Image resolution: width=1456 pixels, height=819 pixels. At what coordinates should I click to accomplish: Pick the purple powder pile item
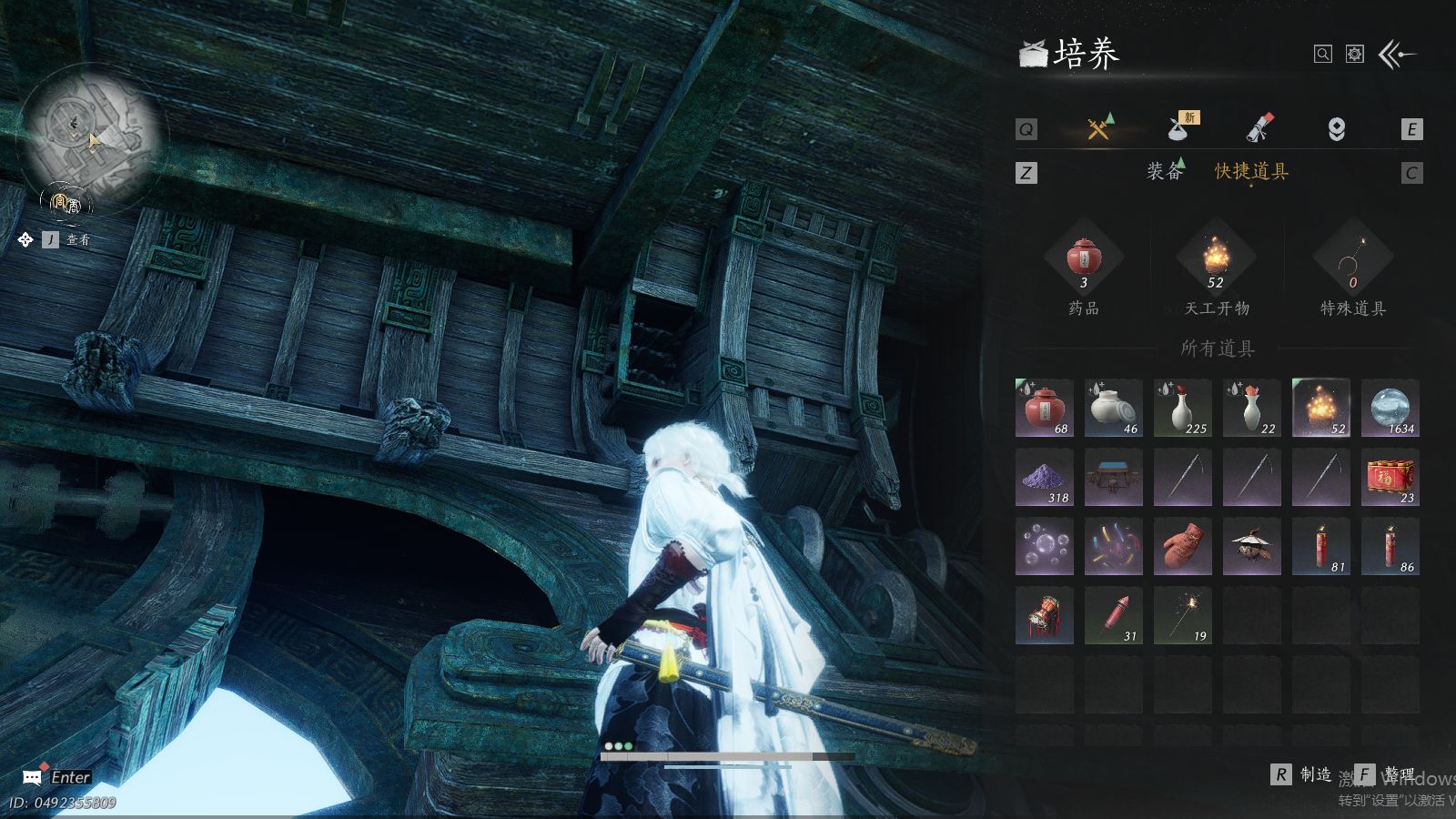click(1045, 478)
